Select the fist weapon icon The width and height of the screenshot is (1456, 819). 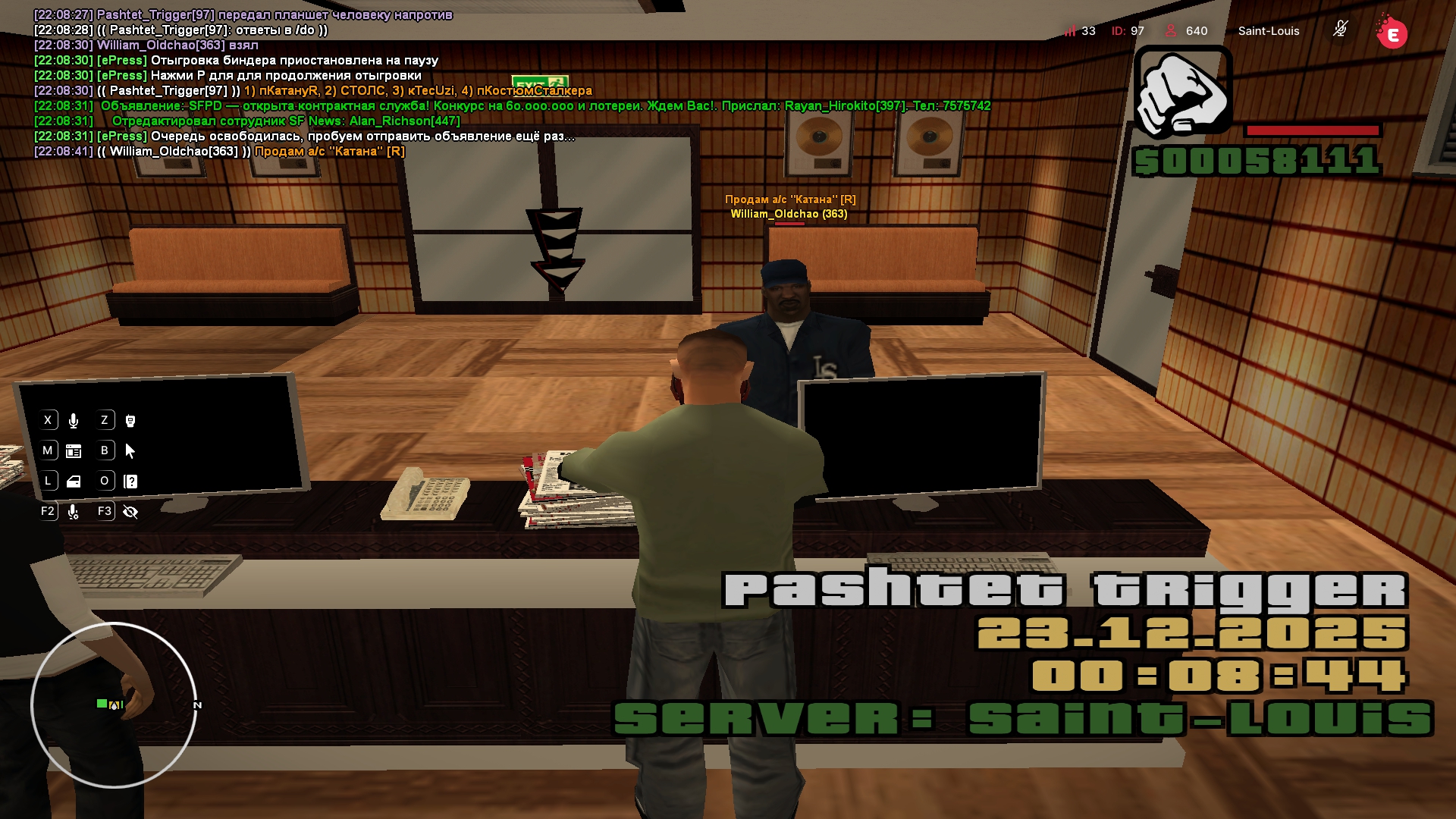pyautogui.click(x=1182, y=93)
